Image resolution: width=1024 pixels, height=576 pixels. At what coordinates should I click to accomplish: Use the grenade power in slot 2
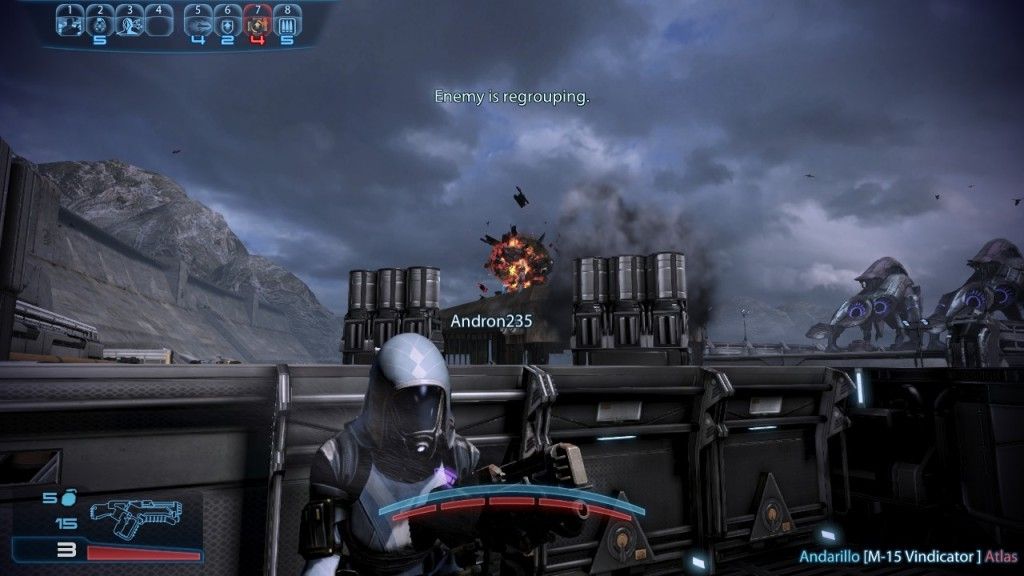coord(99,24)
